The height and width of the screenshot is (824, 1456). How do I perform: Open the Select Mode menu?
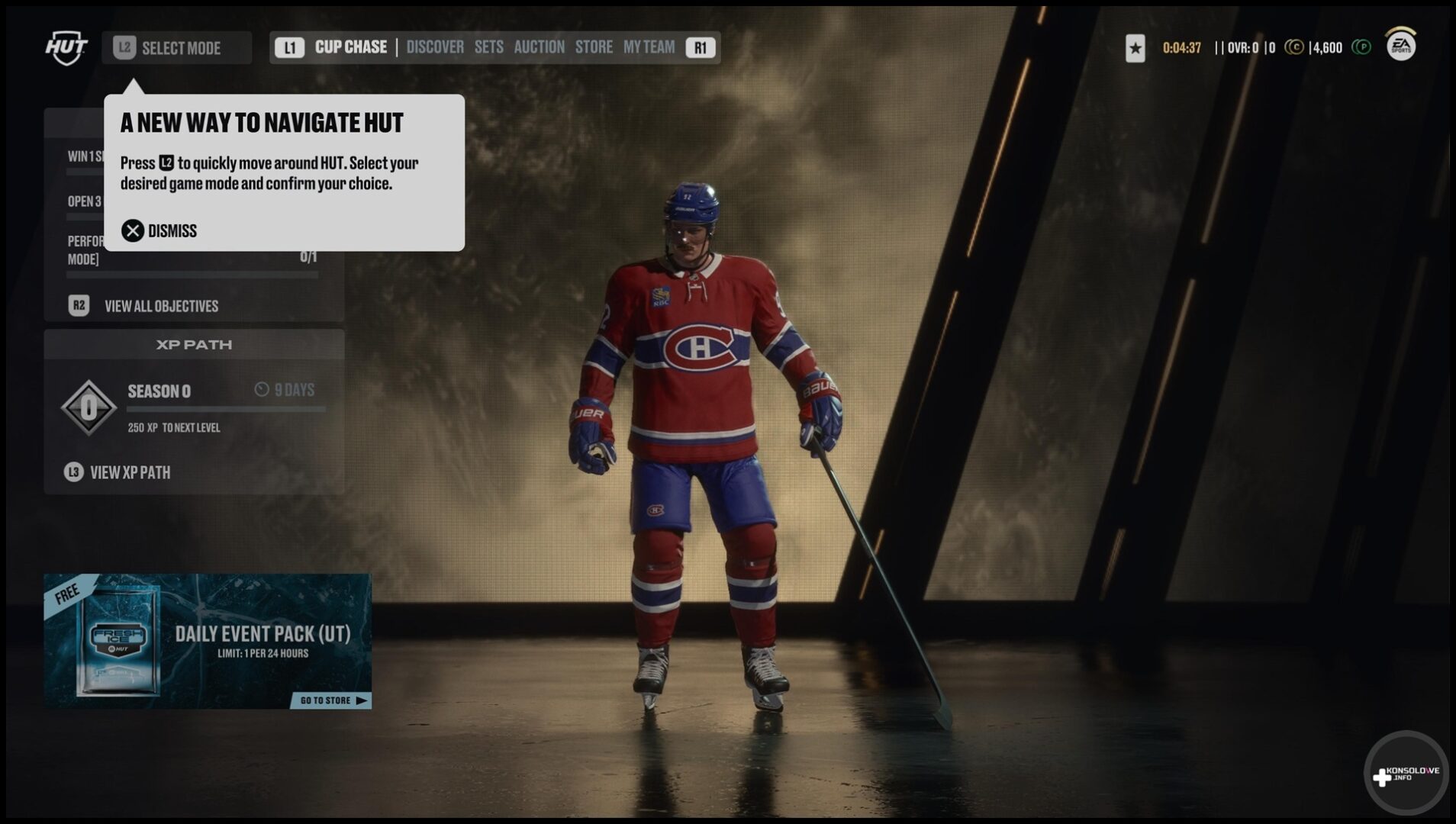pos(176,48)
